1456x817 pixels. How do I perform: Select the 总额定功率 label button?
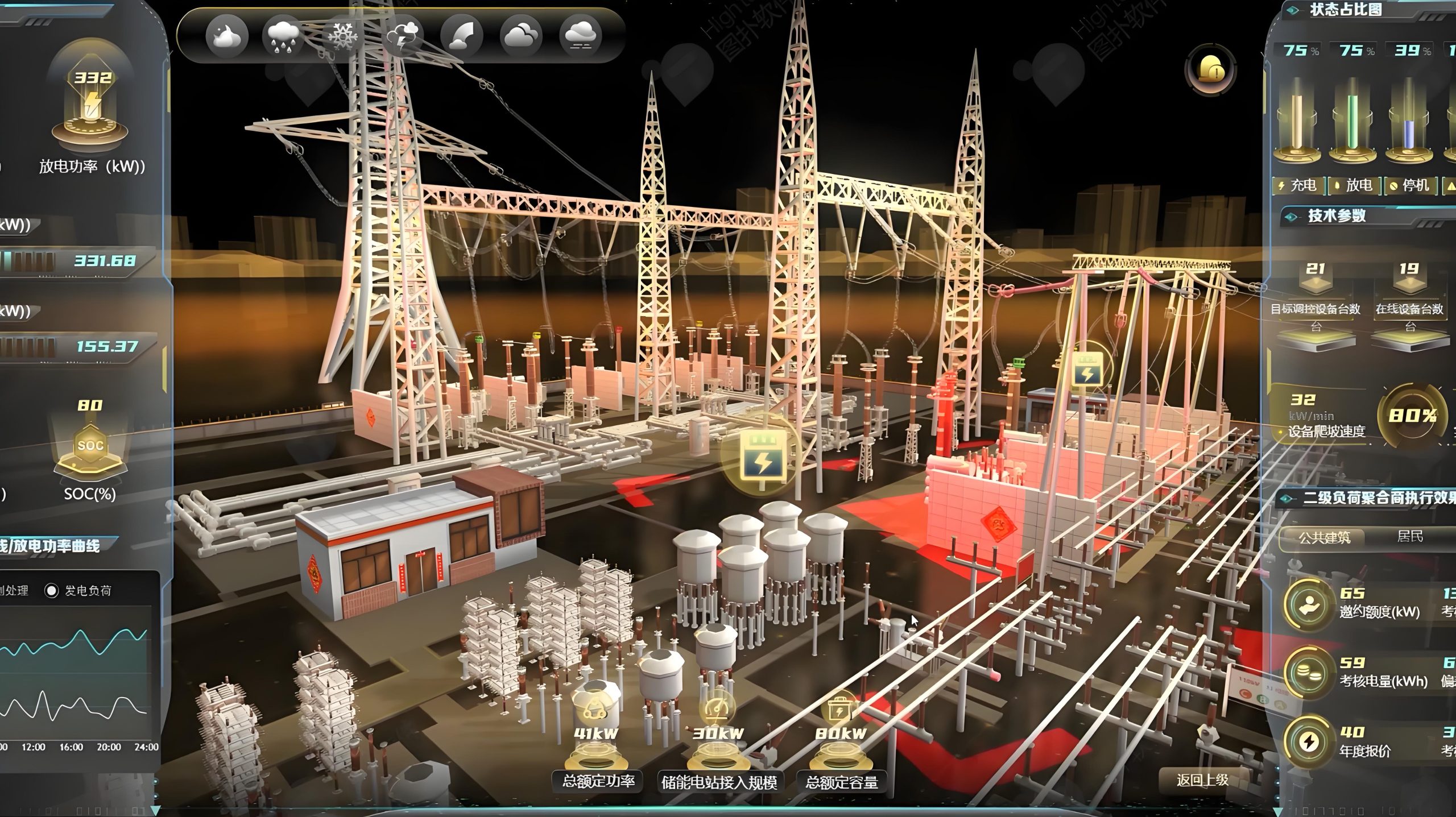pyautogui.click(x=598, y=781)
